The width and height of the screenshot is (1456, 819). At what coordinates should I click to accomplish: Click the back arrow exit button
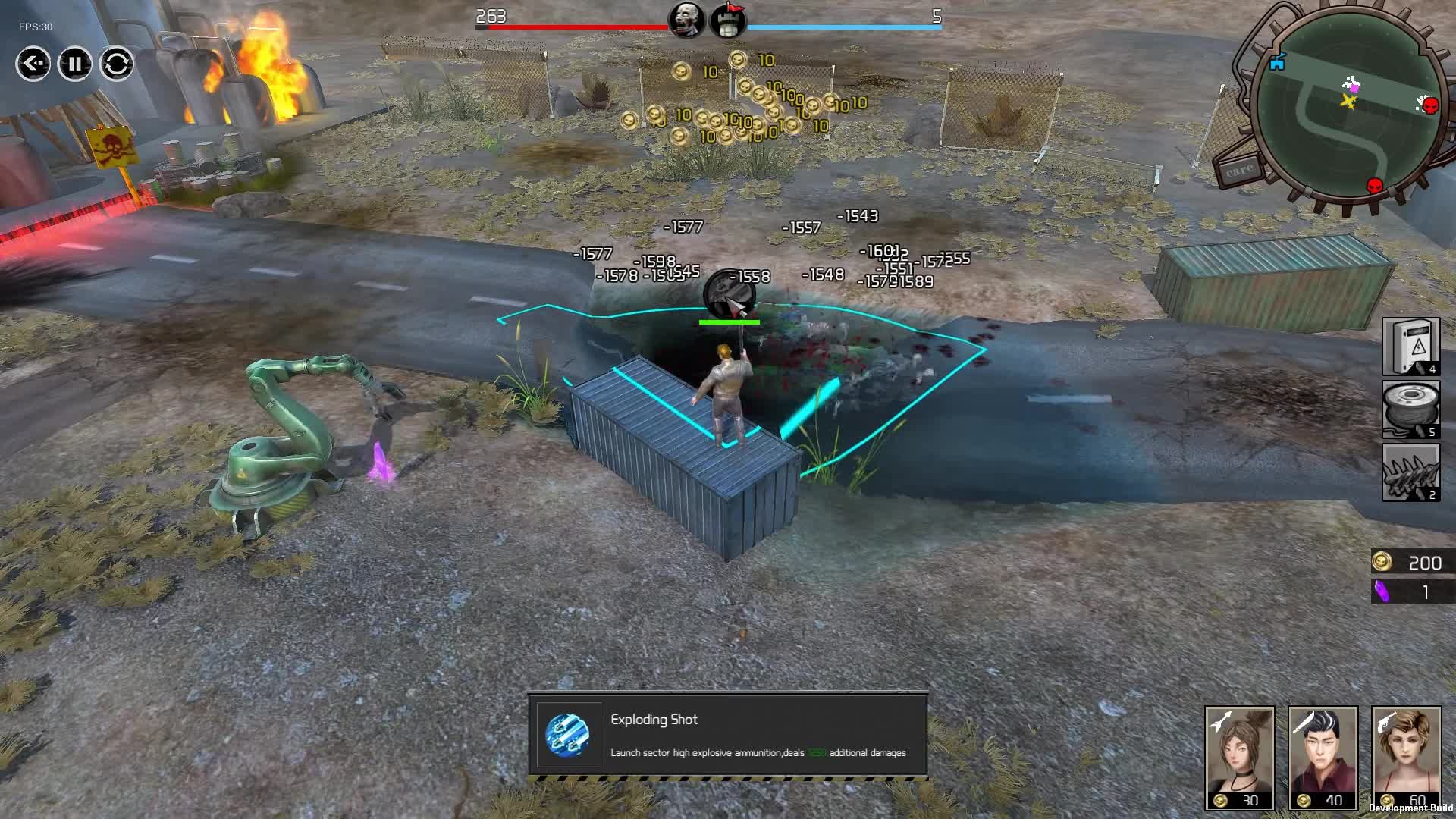[33, 64]
